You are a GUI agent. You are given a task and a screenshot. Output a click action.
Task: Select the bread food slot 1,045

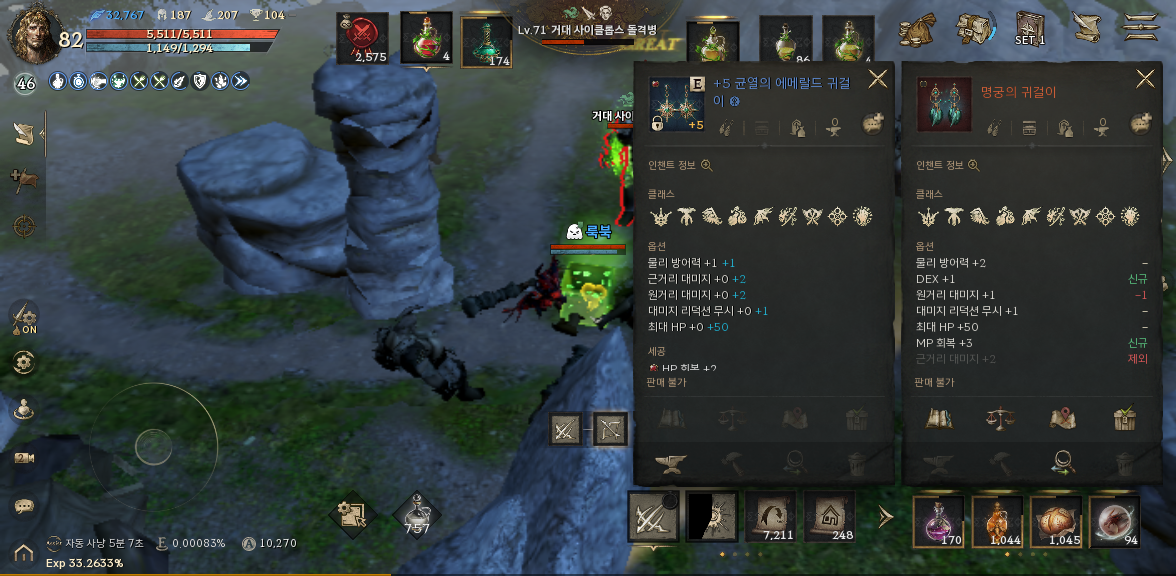1056,521
